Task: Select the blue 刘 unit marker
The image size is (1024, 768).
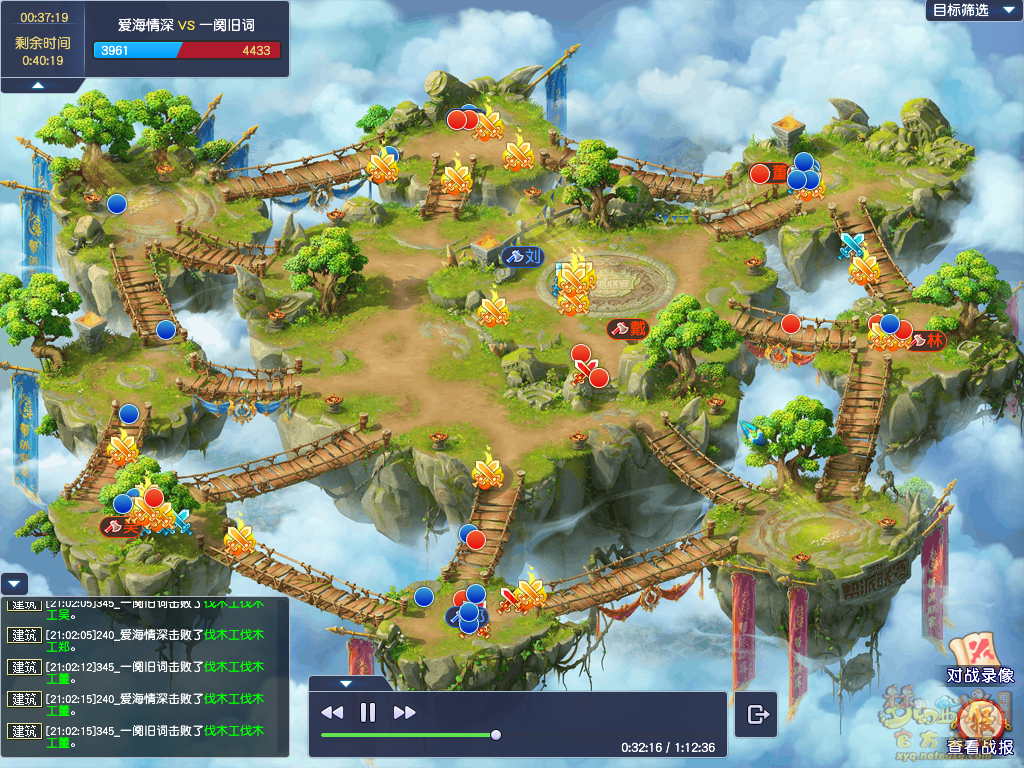Action: tap(523, 256)
